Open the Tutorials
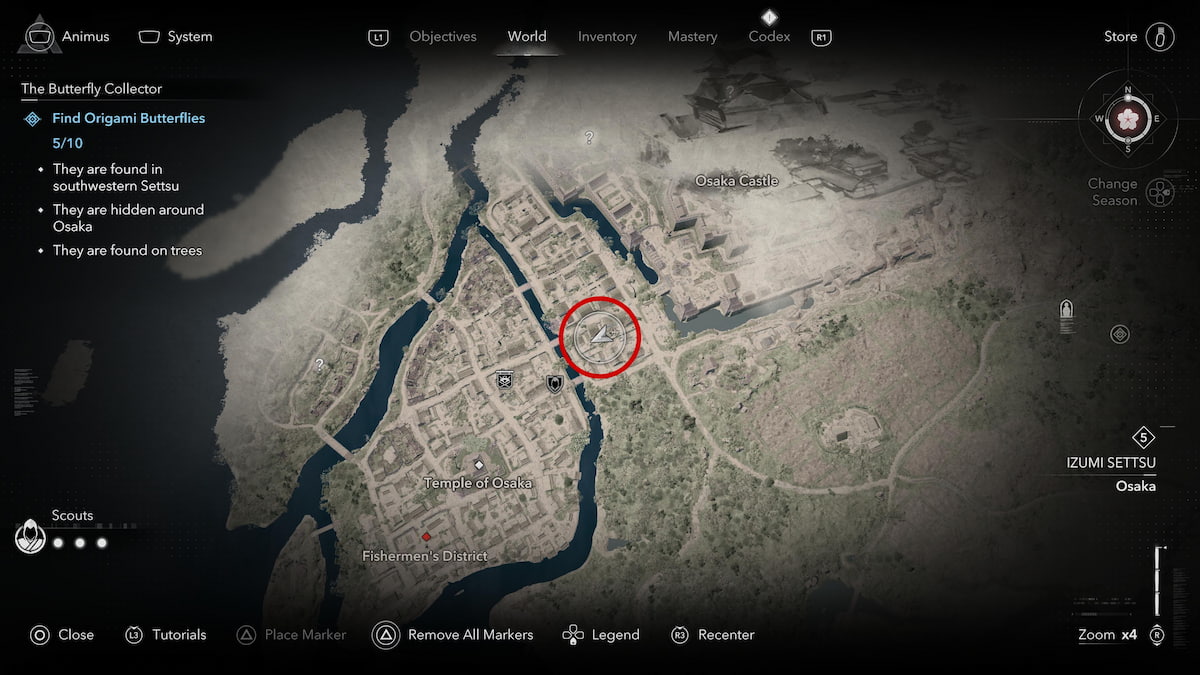Screen dimensions: 1200x675 point(165,635)
